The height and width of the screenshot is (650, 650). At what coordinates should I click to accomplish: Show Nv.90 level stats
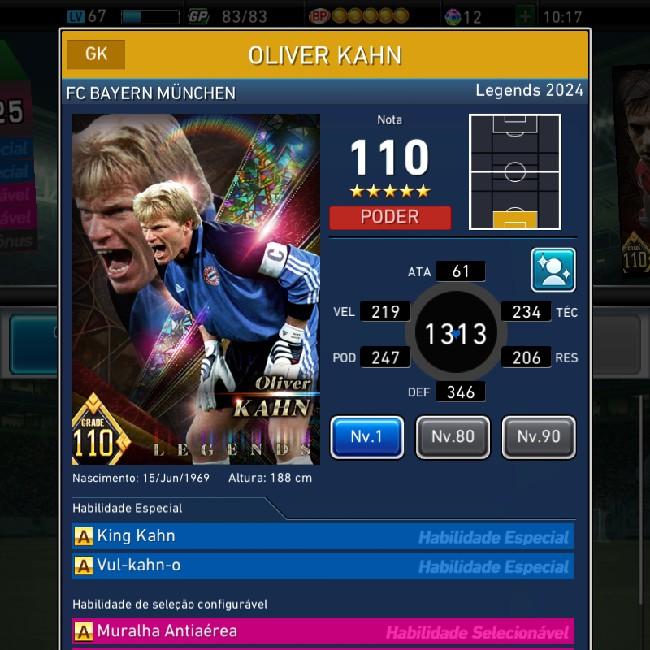(538, 437)
